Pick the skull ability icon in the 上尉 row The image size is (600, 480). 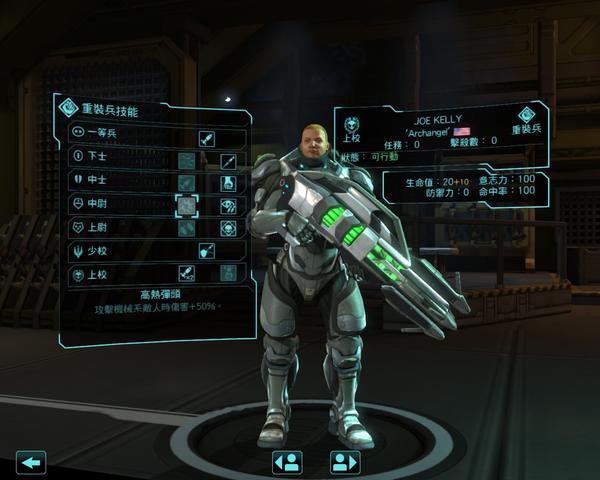click(228, 228)
